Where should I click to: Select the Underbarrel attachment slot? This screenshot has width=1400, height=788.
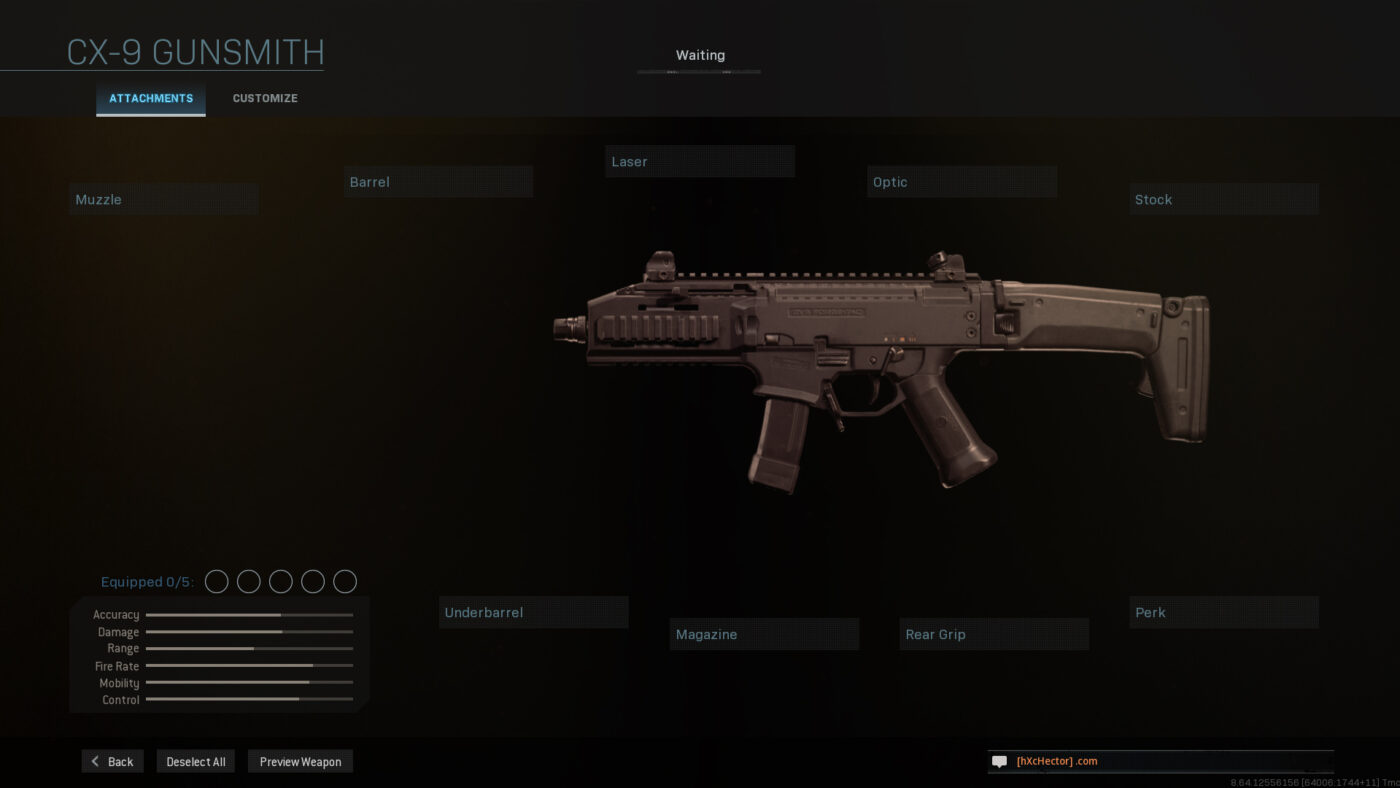(x=533, y=611)
